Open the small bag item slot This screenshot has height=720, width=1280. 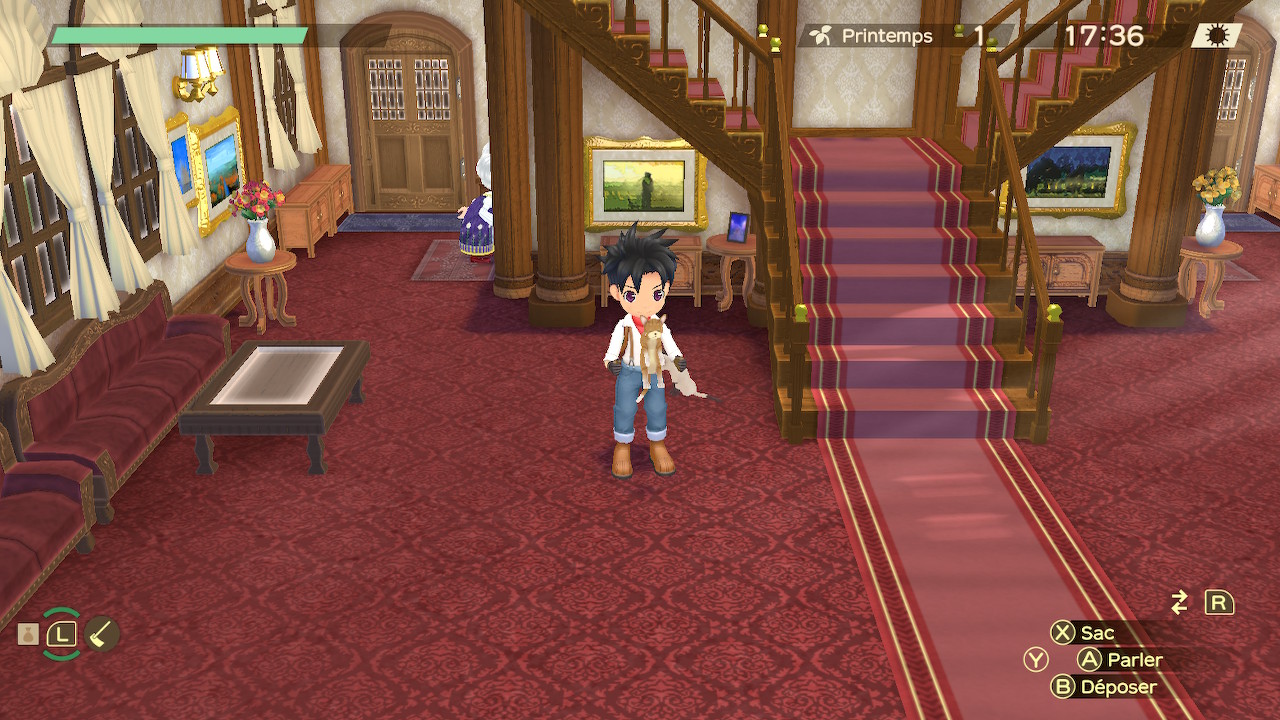click(28, 634)
